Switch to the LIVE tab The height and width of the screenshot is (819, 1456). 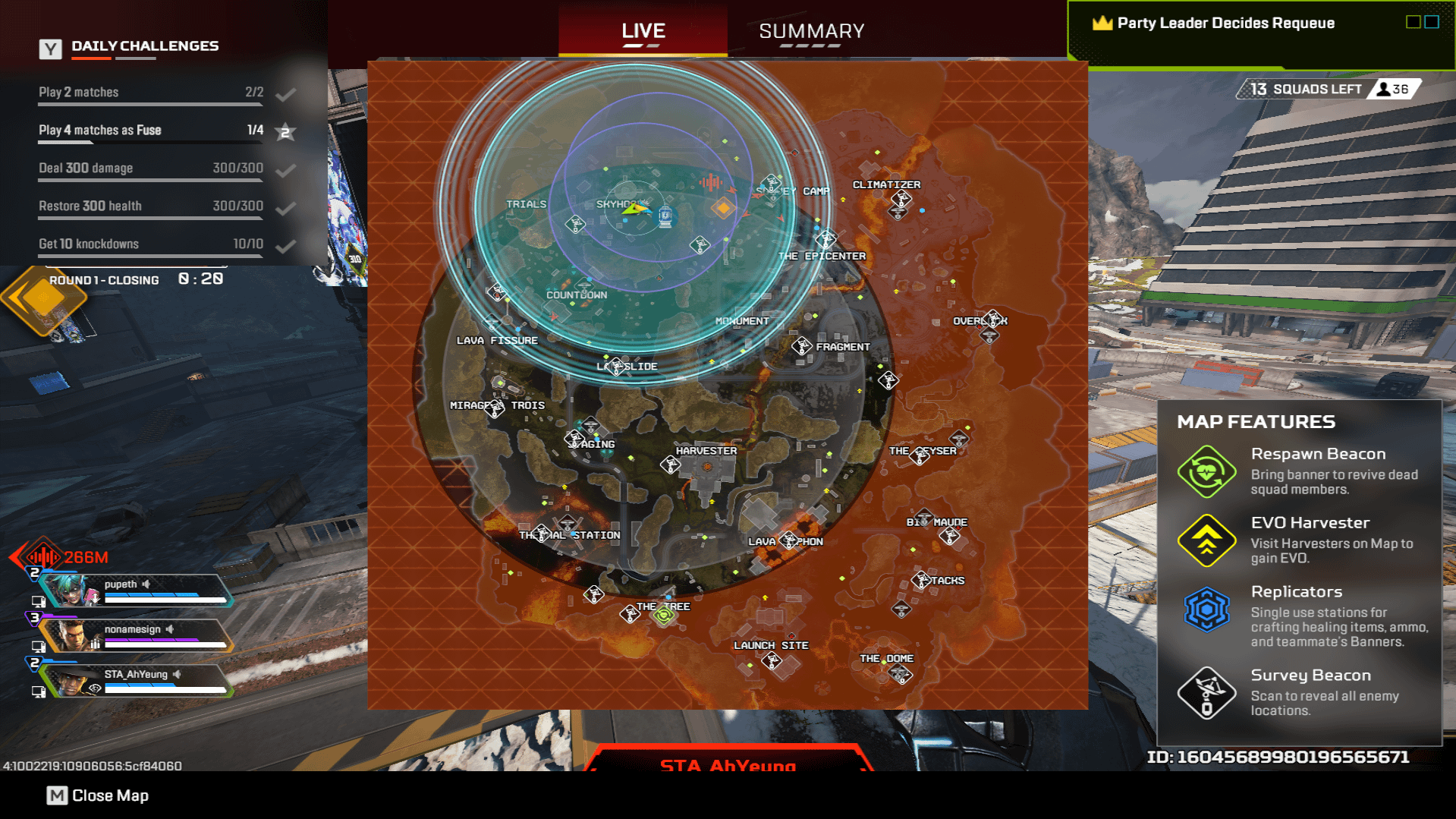pyautogui.click(x=643, y=31)
